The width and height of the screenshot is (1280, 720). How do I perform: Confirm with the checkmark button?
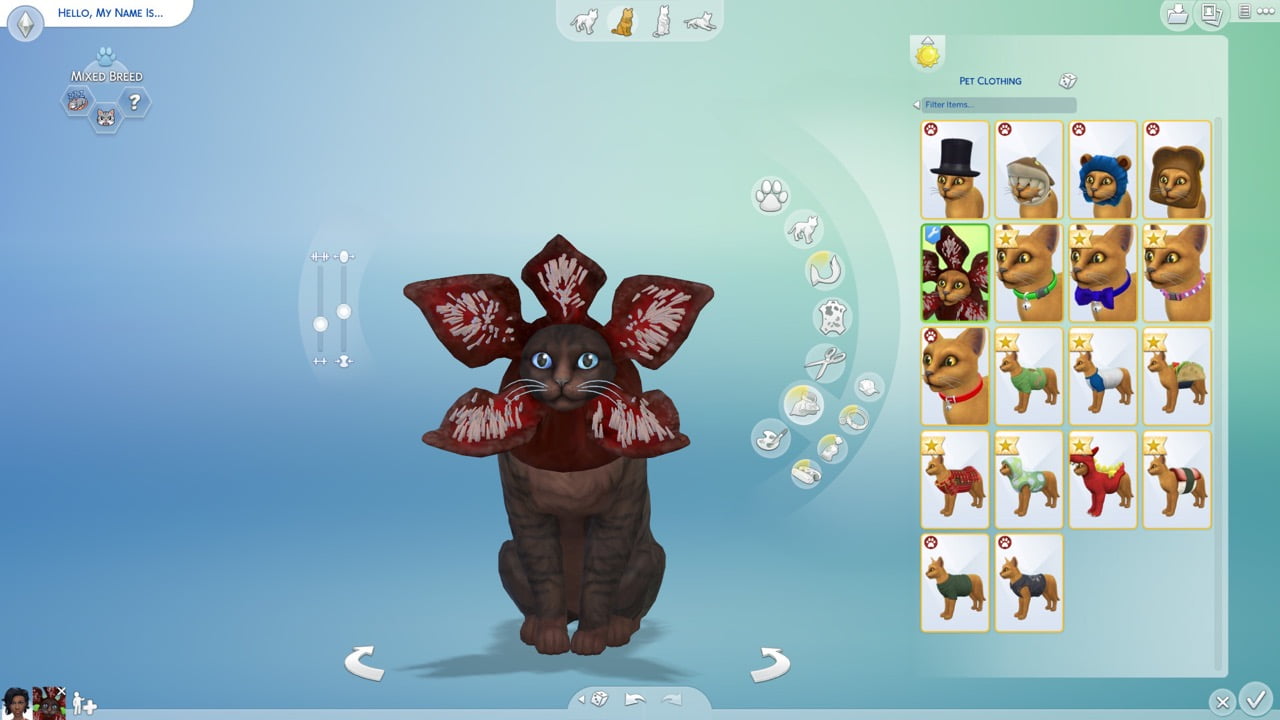(x=1258, y=701)
